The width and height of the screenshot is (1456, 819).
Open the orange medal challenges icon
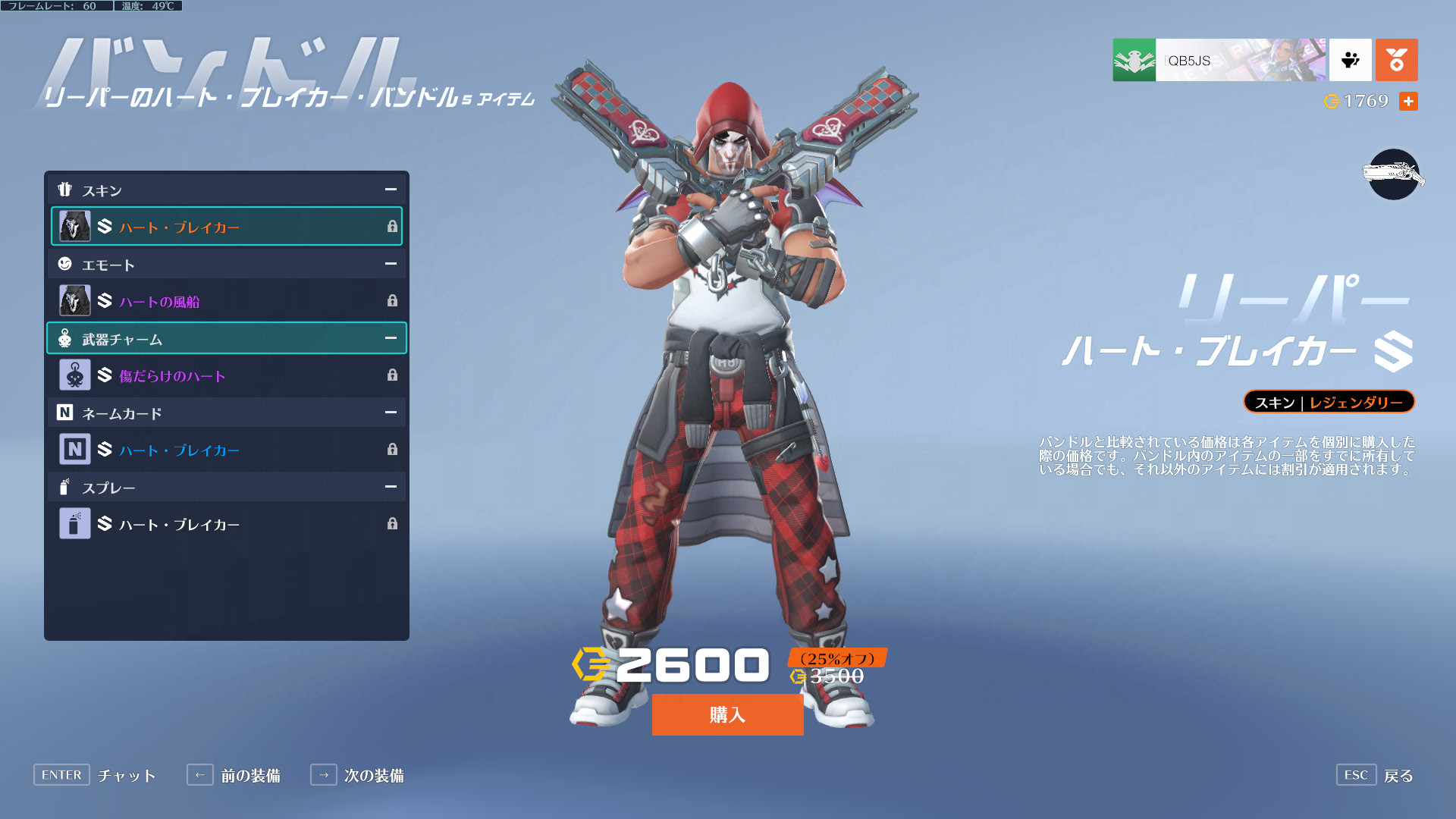1396,60
